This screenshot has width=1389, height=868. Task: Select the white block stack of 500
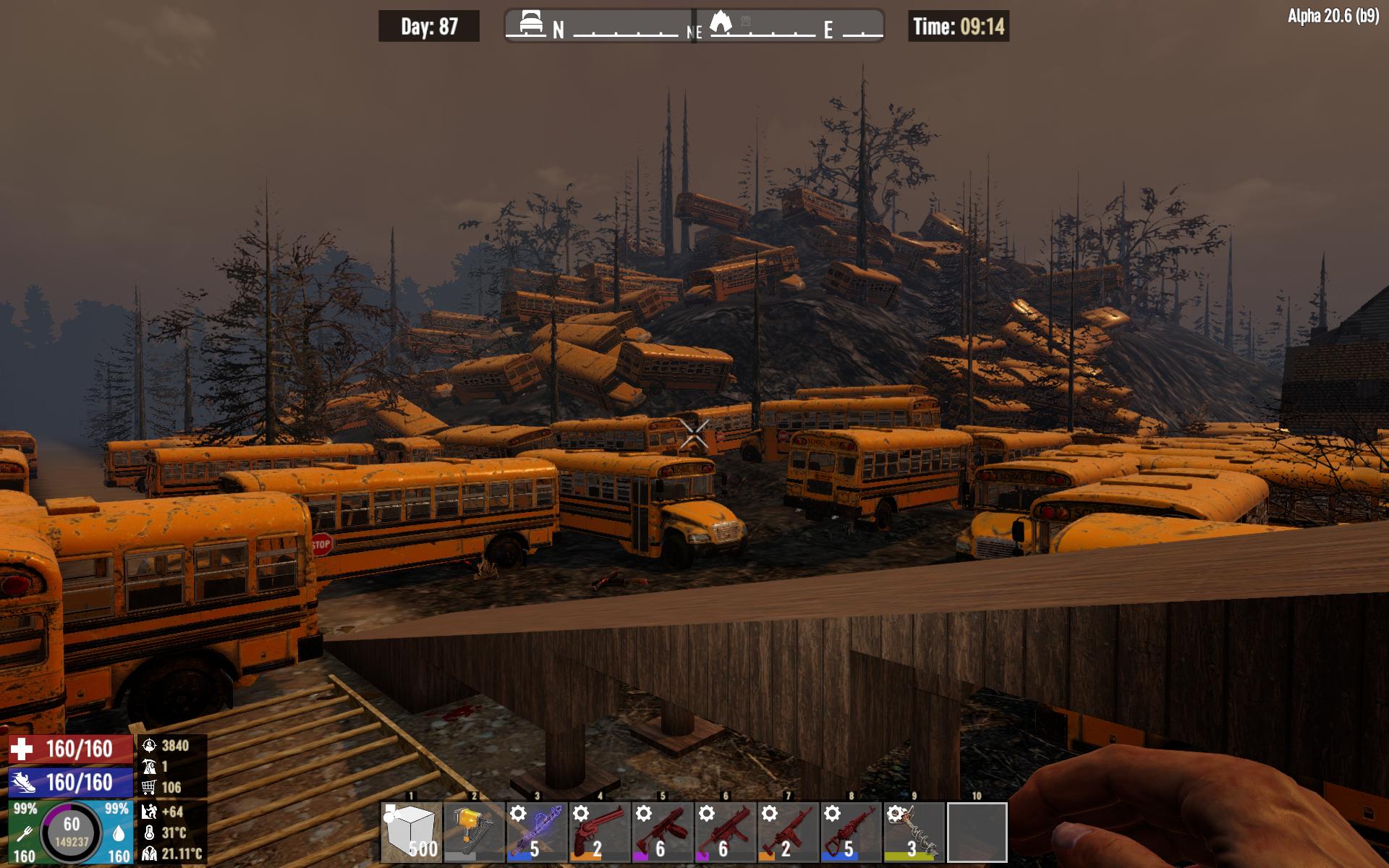[x=411, y=832]
